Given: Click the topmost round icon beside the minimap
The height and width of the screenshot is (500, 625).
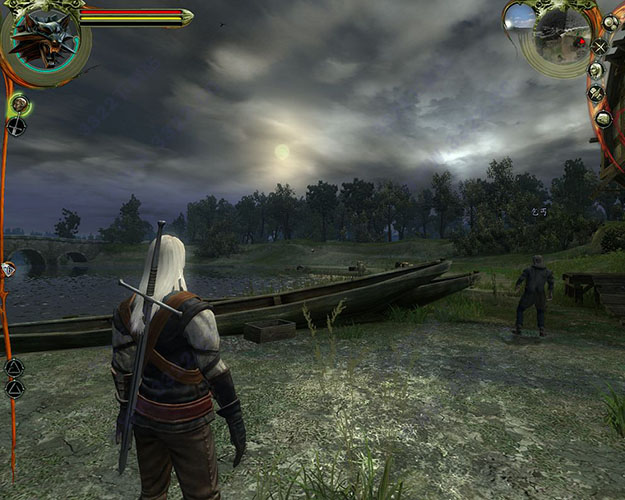Looking at the screenshot, I should click(610, 21).
